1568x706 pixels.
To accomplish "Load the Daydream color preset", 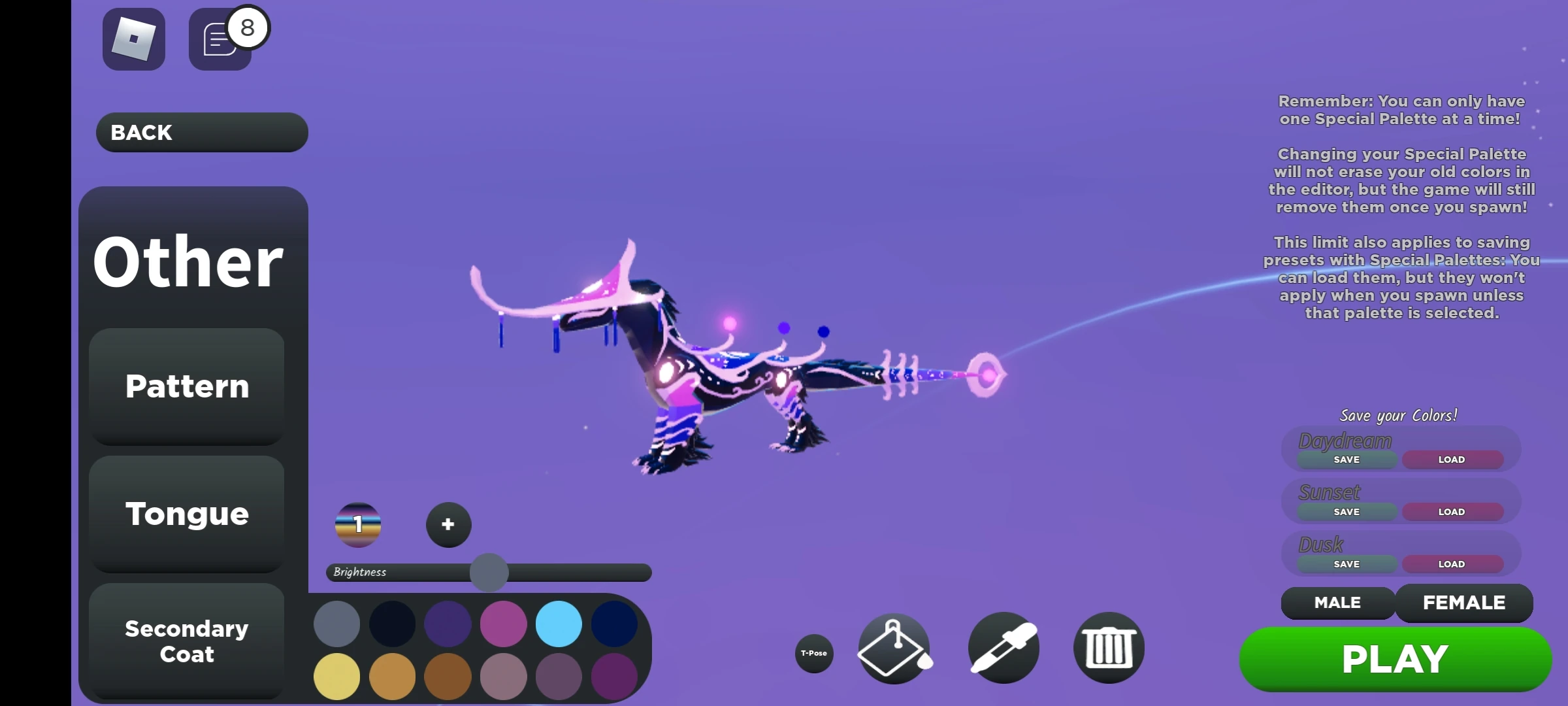I will click(1452, 460).
